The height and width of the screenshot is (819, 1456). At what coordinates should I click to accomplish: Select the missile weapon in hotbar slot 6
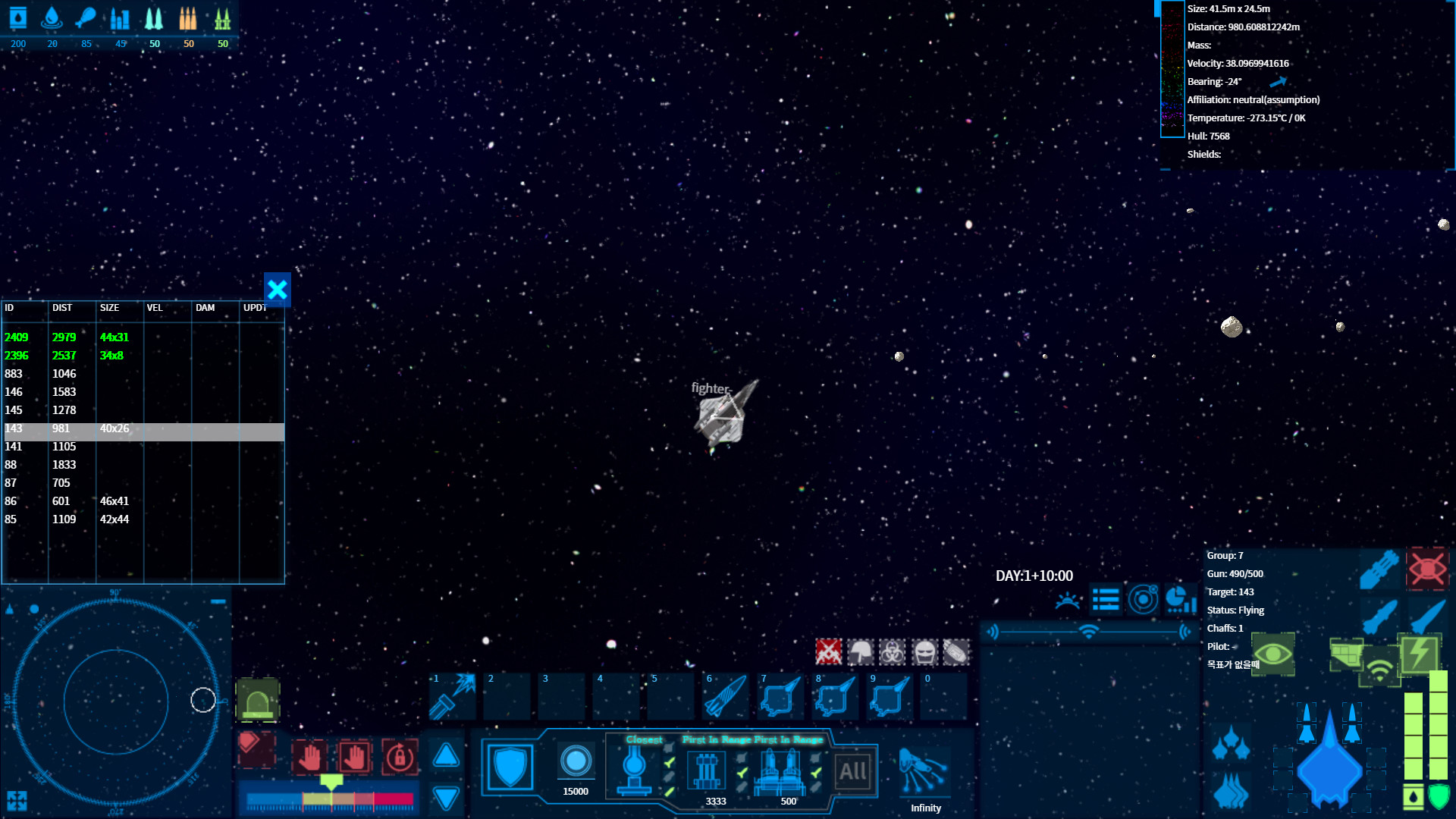pyautogui.click(x=725, y=696)
